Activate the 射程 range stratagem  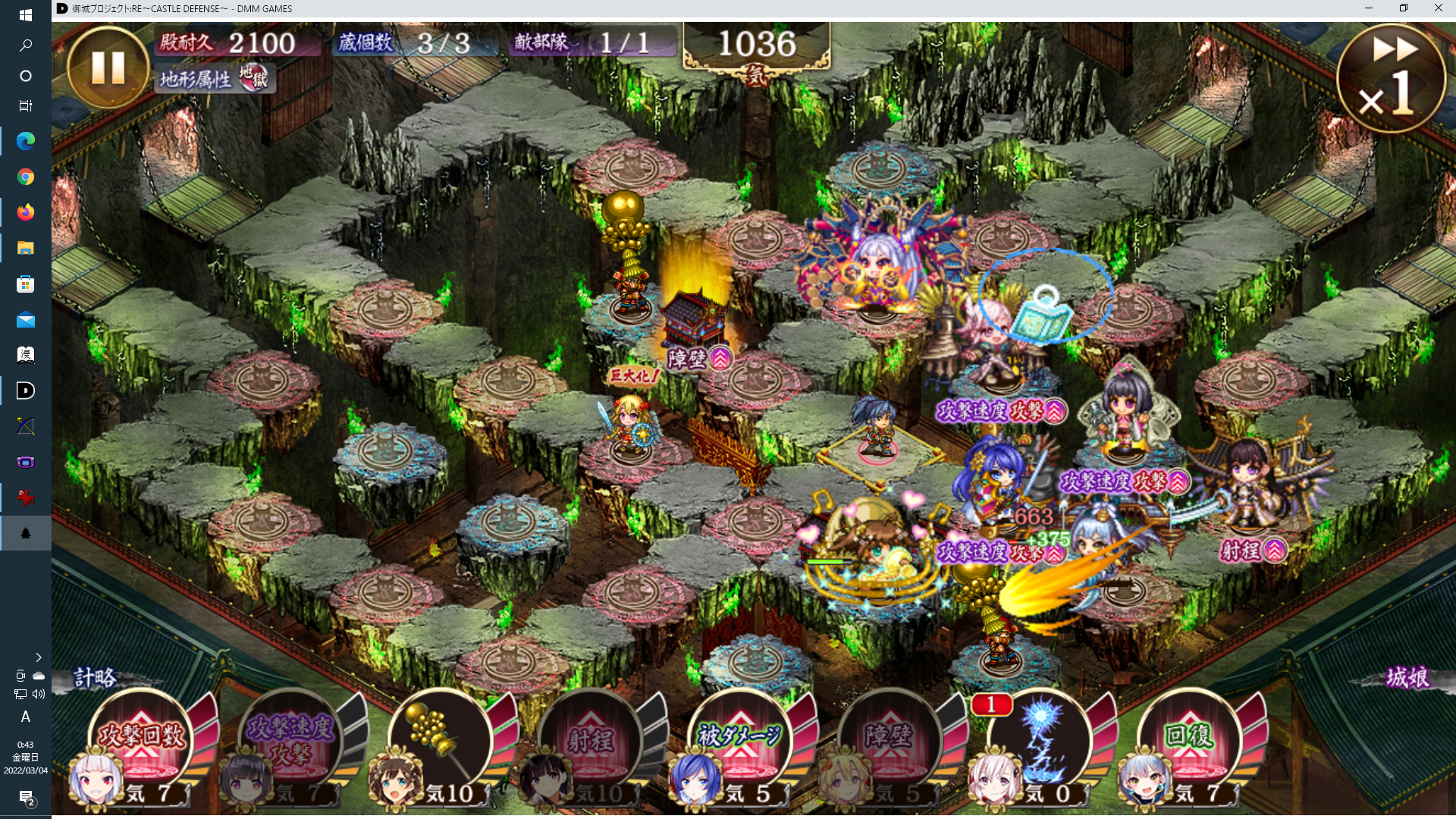coord(590,739)
